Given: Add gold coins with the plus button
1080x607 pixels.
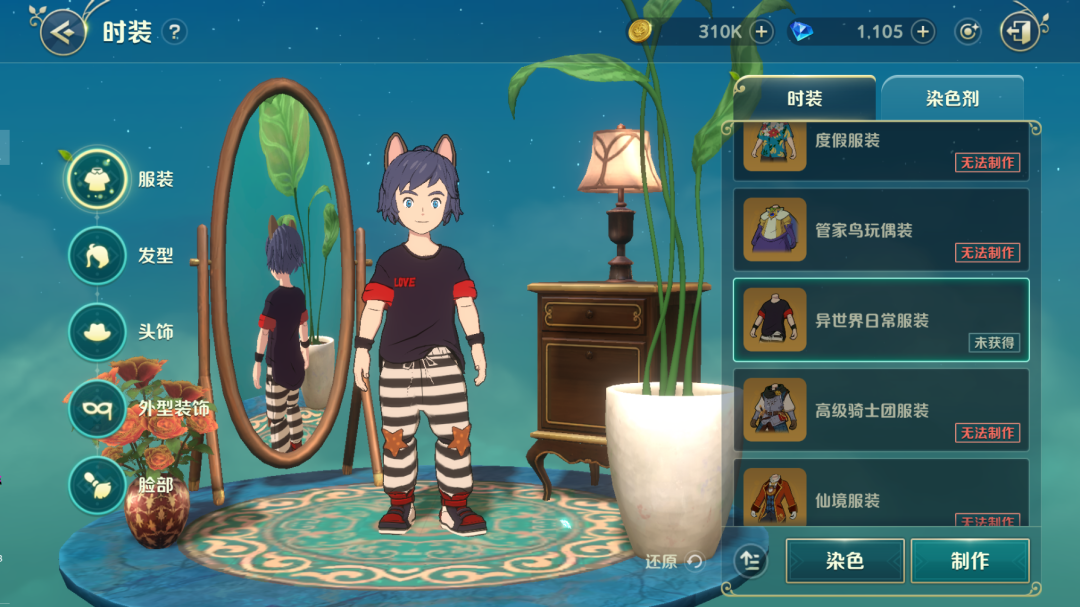Looking at the screenshot, I should coord(762,32).
